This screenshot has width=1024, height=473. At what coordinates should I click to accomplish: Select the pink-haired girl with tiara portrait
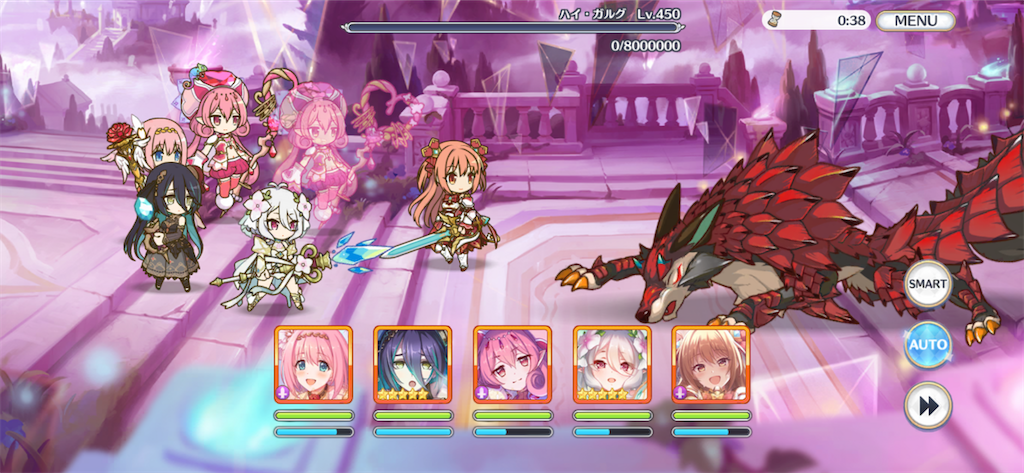coord(313,364)
